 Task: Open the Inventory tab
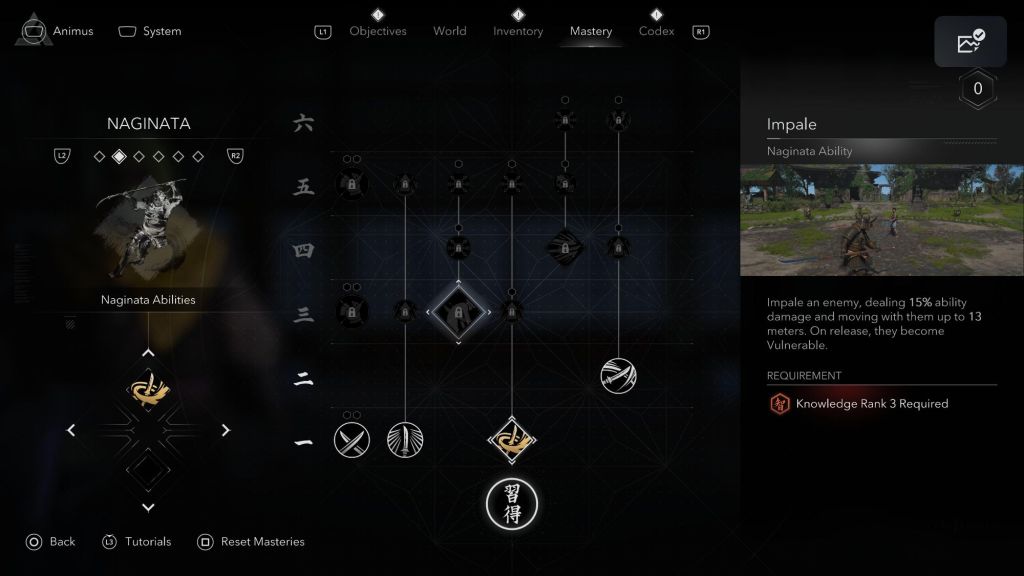coord(518,31)
